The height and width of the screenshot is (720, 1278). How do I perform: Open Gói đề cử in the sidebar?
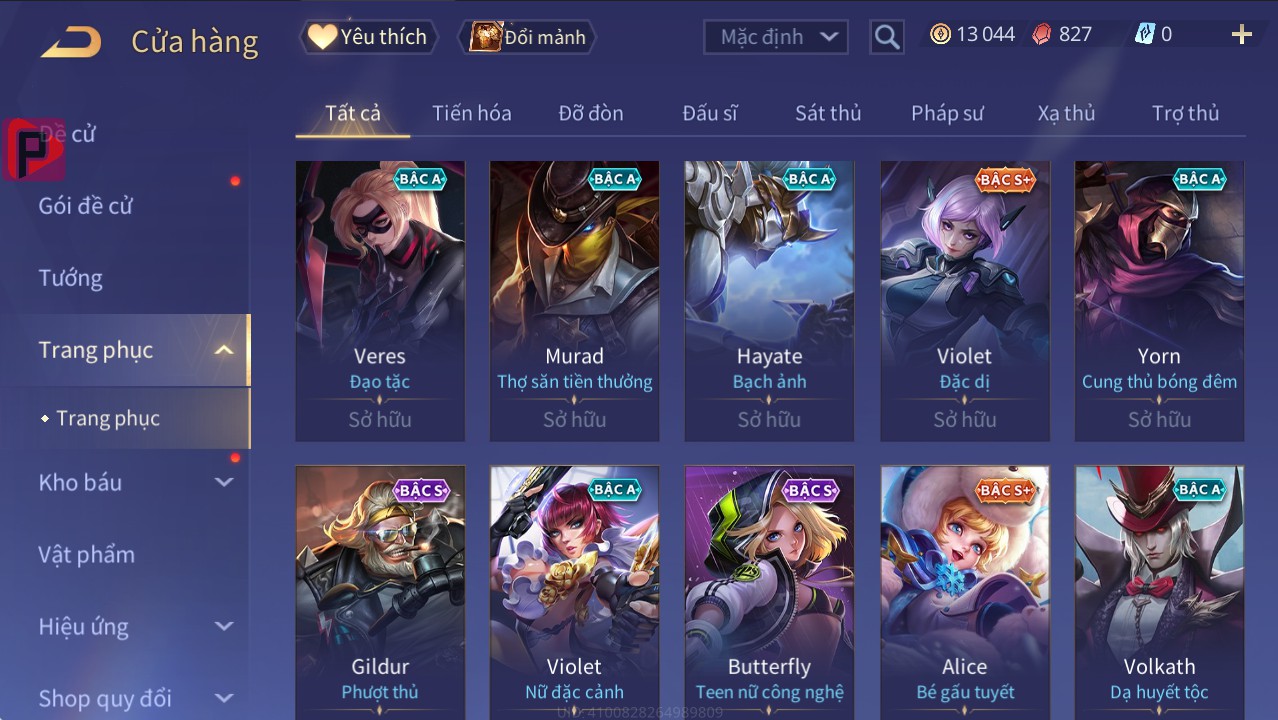(86, 206)
